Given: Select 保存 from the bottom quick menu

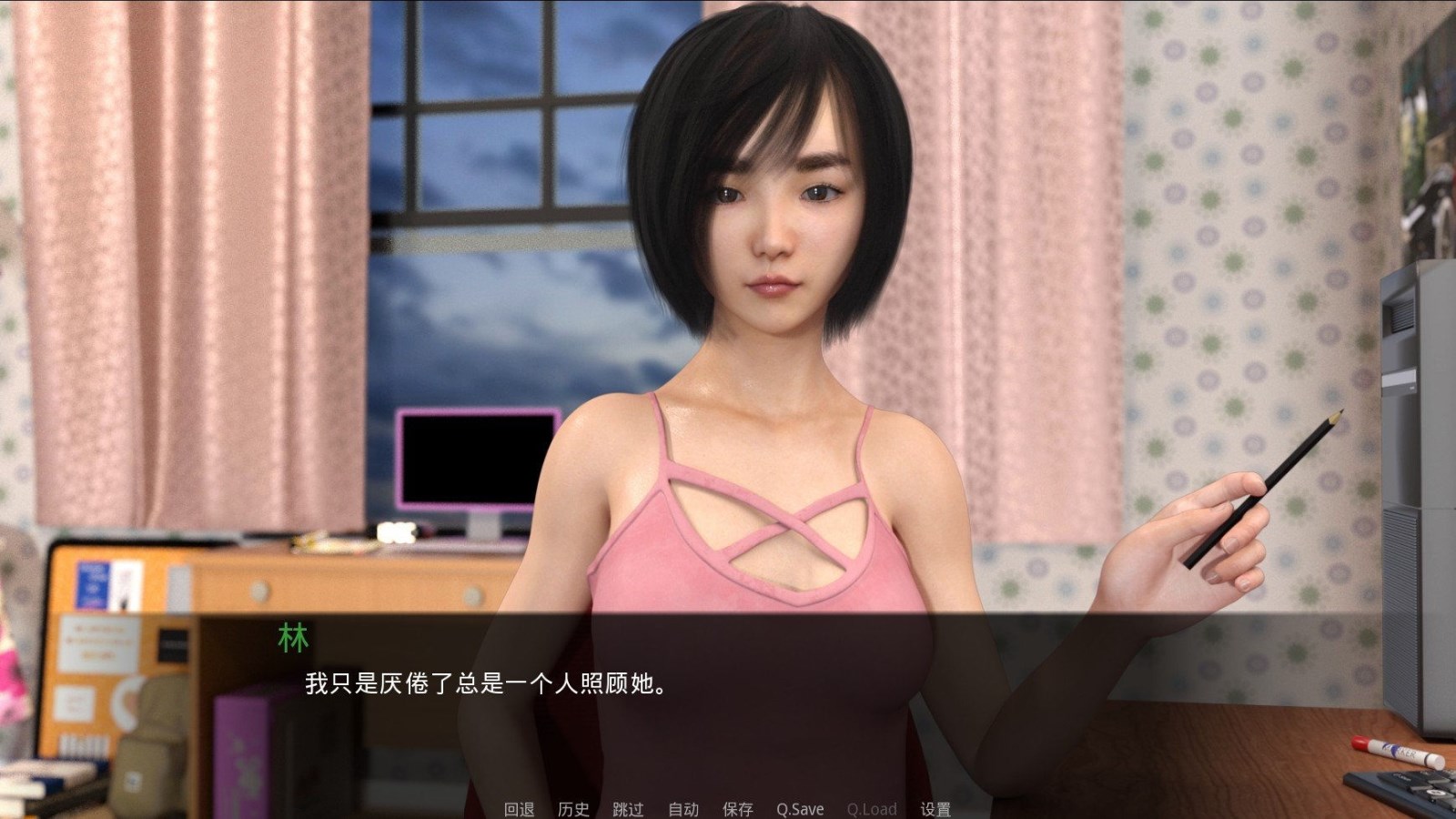Looking at the screenshot, I should [738, 808].
